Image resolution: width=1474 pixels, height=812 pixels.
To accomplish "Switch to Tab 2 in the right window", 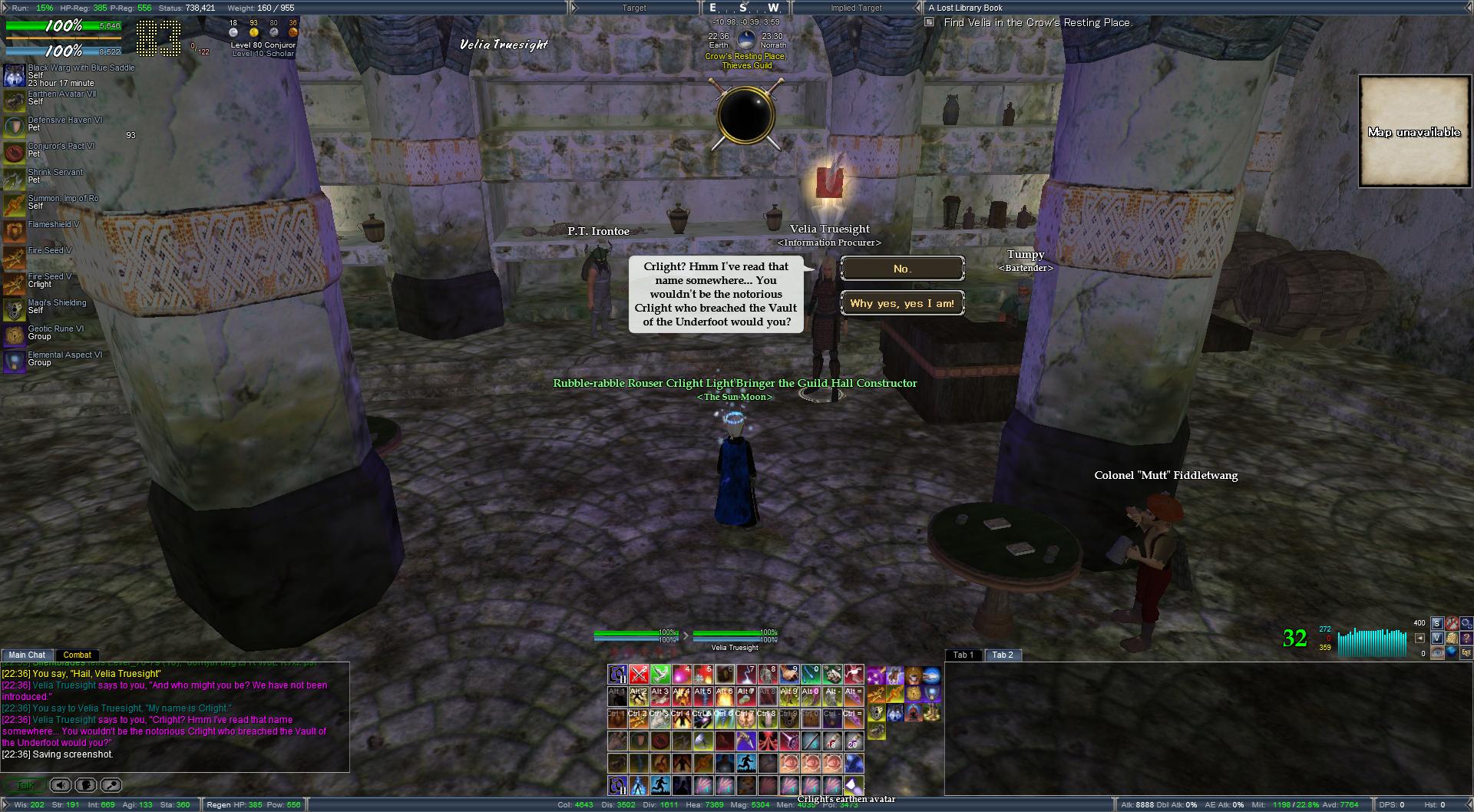I will [1002, 655].
